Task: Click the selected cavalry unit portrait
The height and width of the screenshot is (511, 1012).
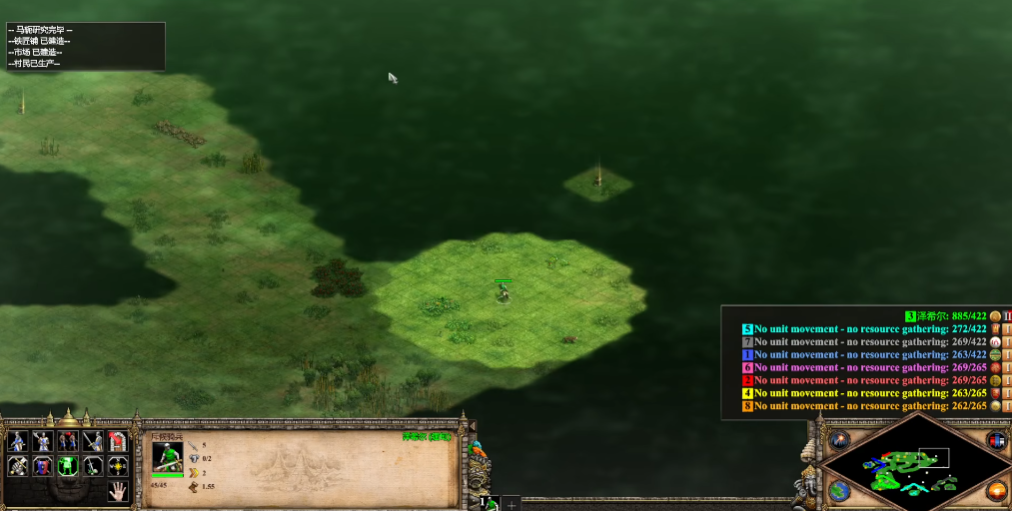Action: tap(168, 456)
